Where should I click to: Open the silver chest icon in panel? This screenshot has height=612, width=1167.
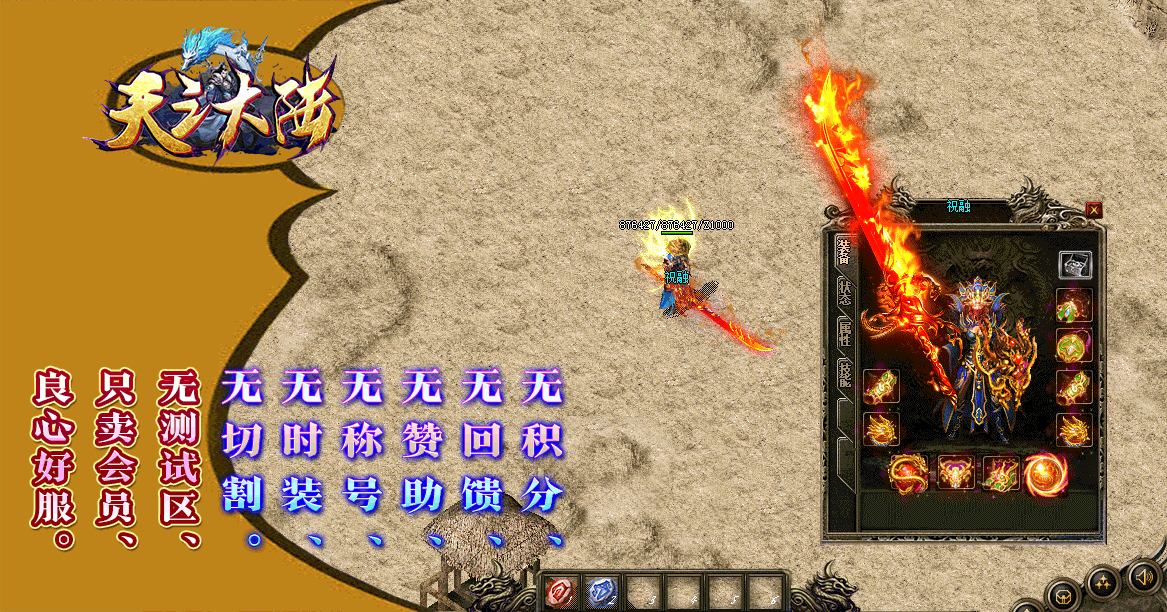(x=1075, y=265)
